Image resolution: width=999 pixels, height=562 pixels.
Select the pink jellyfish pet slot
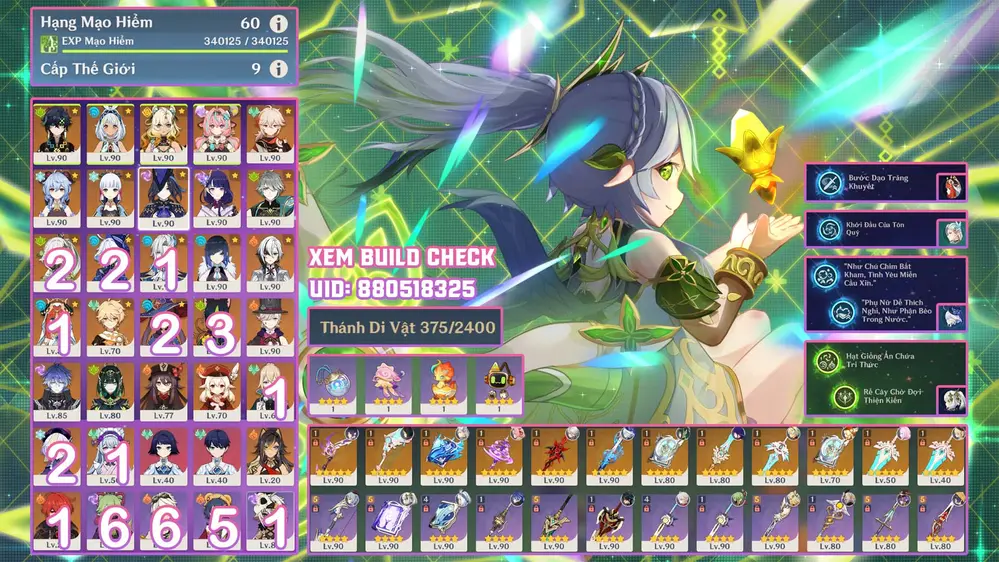tap(389, 385)
